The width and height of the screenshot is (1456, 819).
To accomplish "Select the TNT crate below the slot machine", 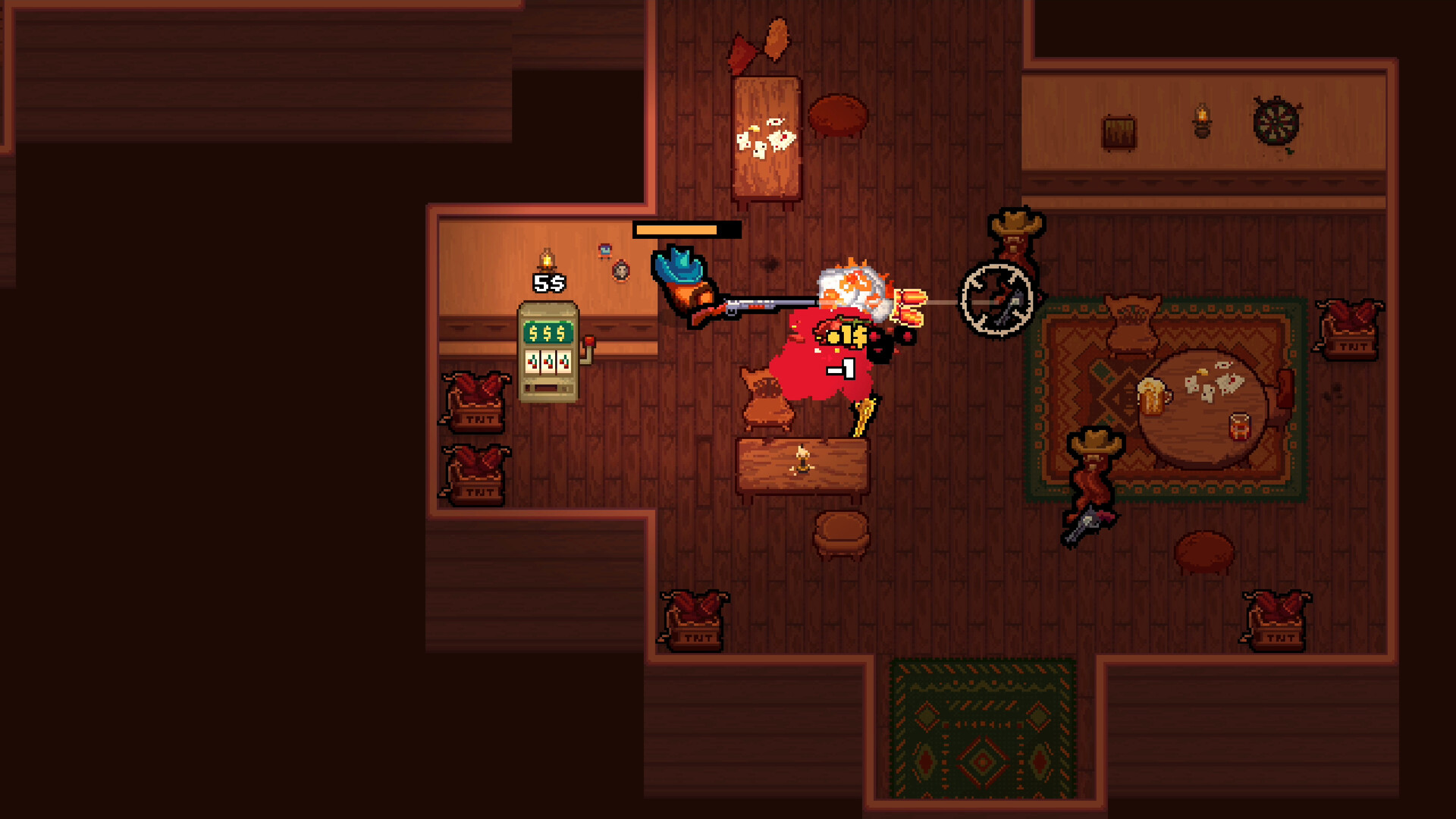I will (x=476, y=402).
